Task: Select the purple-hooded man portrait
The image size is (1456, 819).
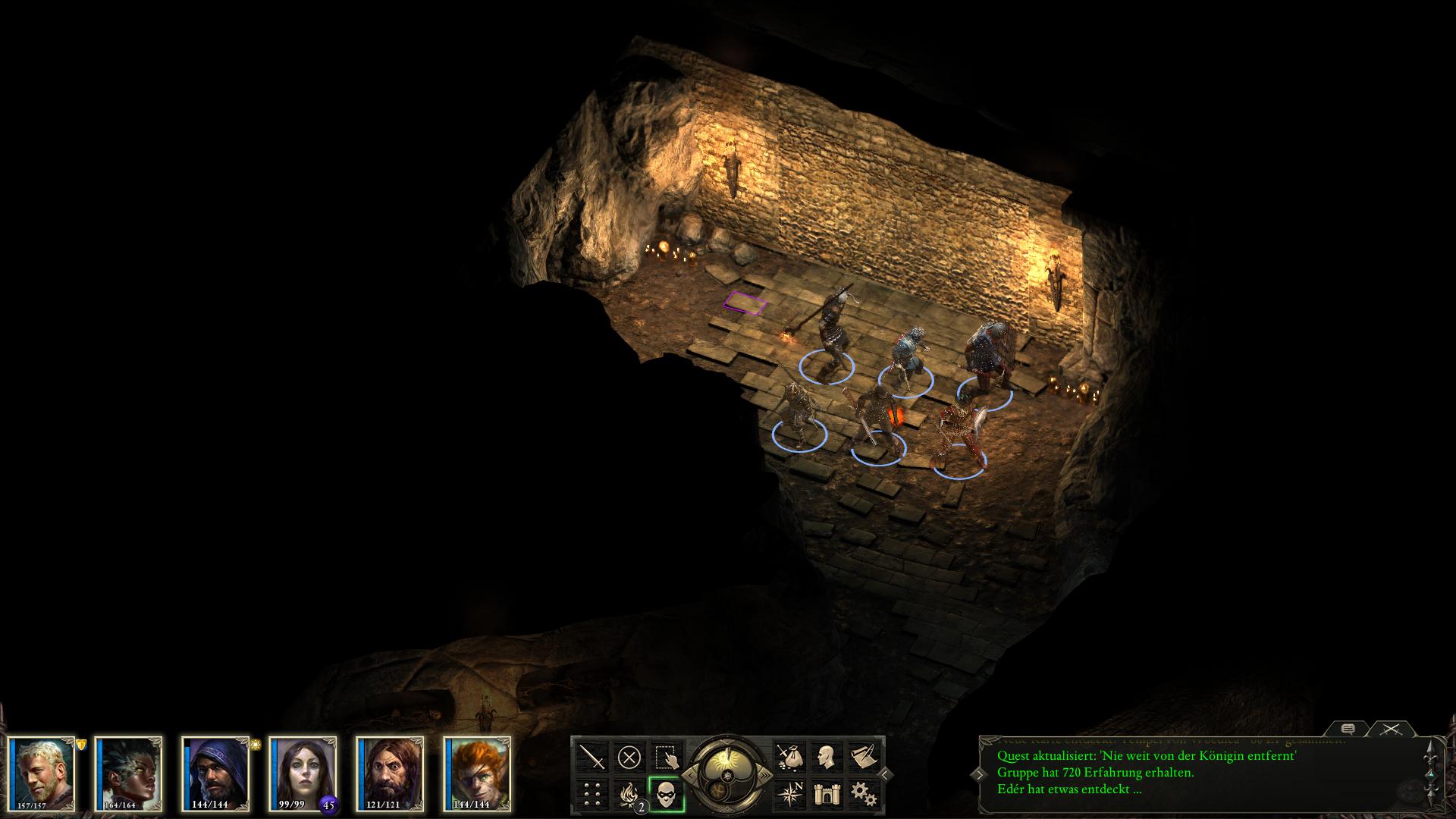Action: [215, 773]
